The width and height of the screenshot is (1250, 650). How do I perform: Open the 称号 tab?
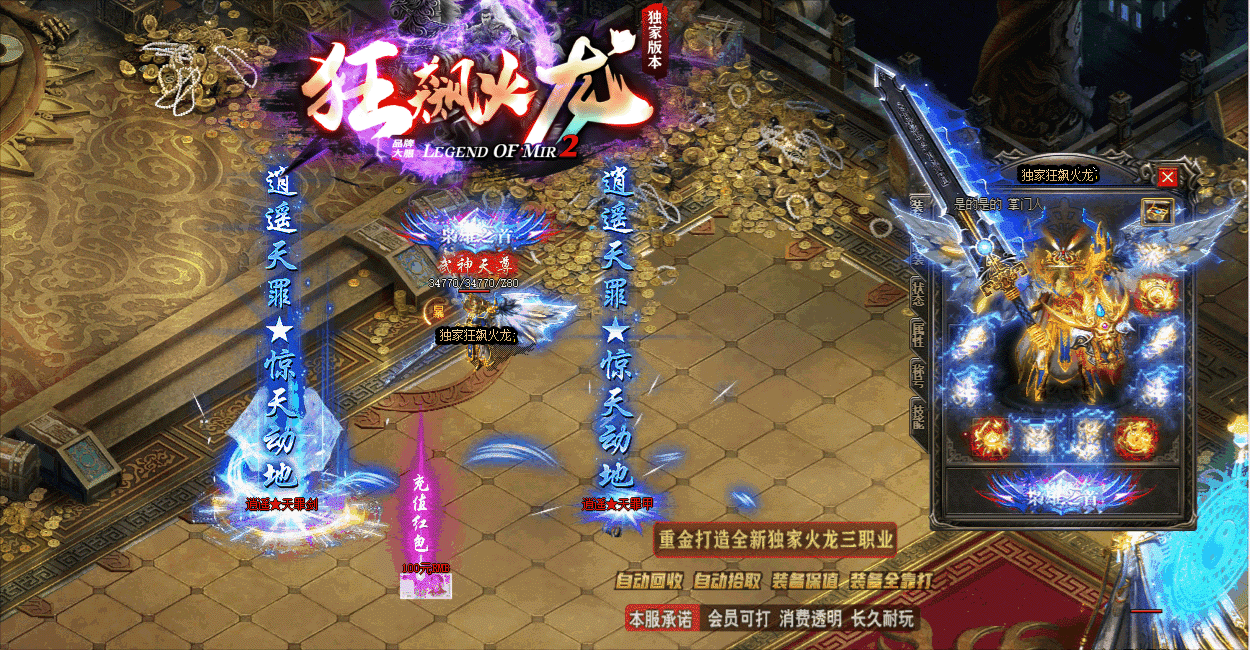tap(917, 374)
